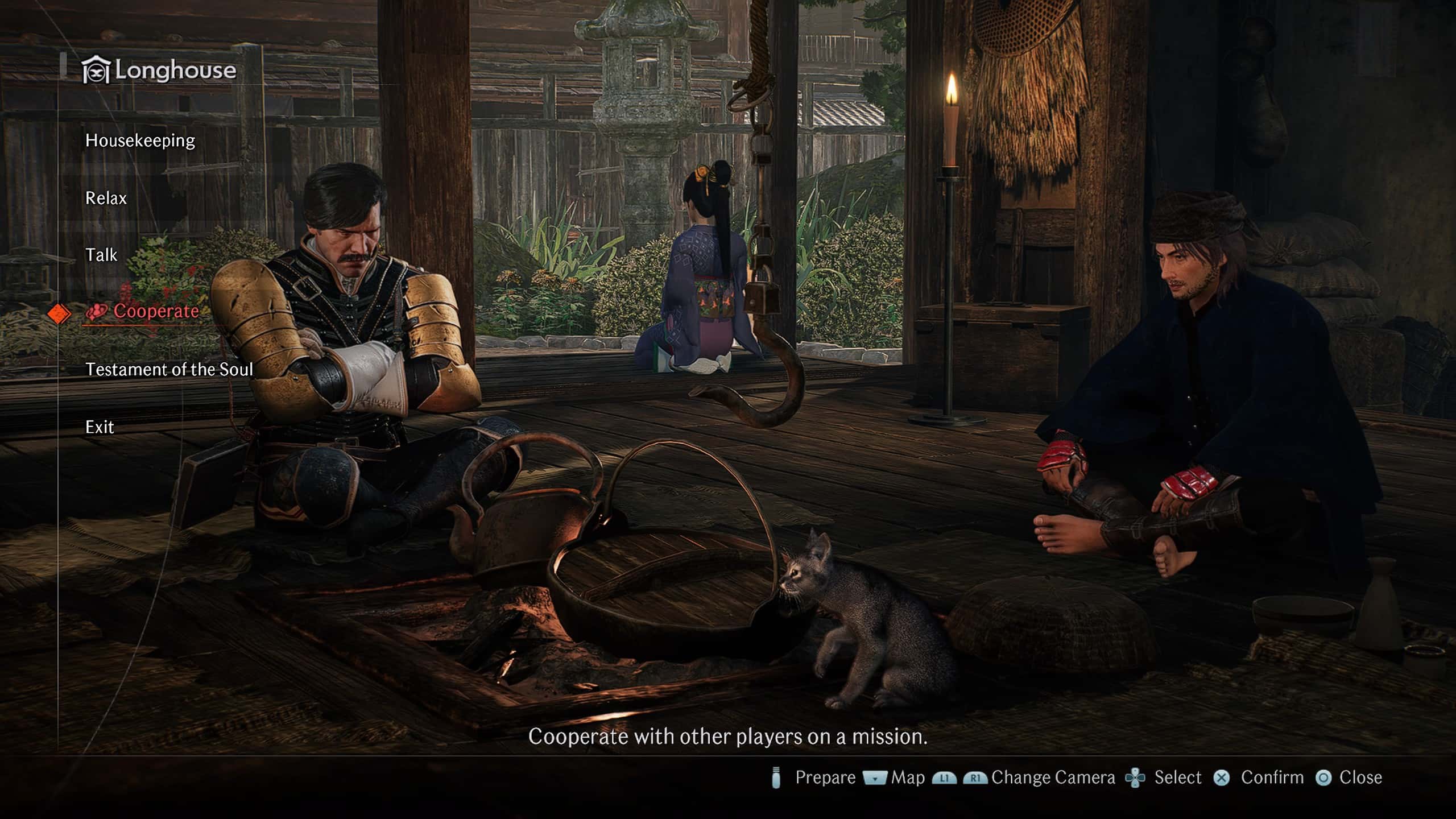Select Talk in the Longhouse menu
This screenshot has height=819, width=1456.
pos(101,255)
